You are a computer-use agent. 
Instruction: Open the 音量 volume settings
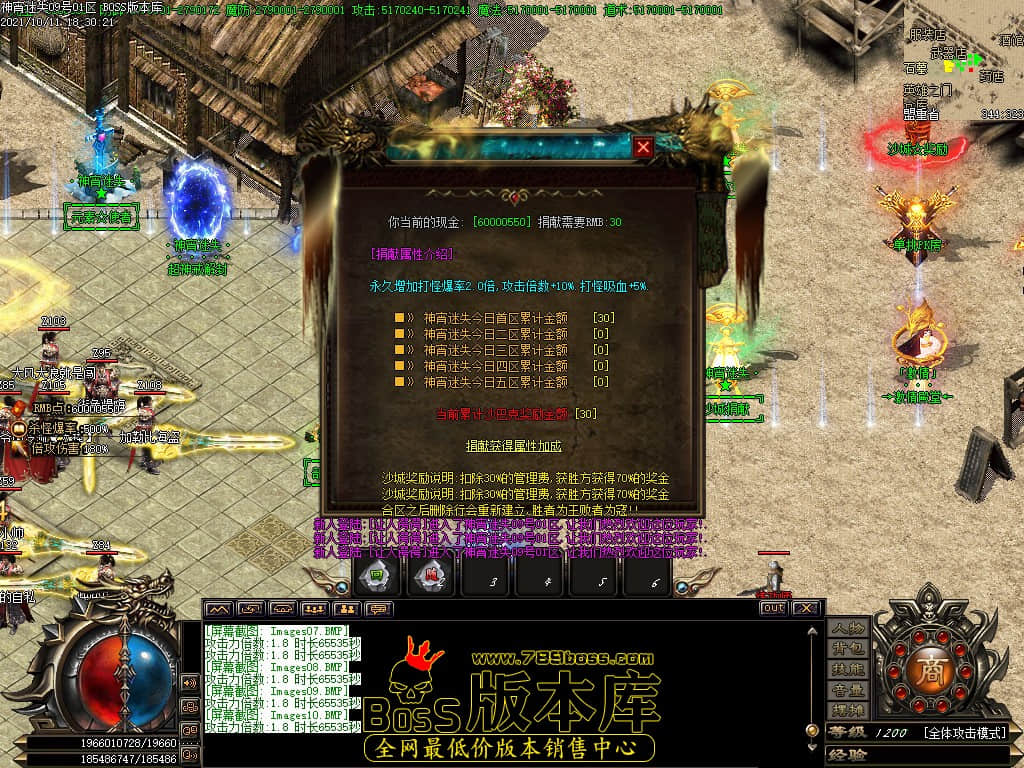[847, 690]
